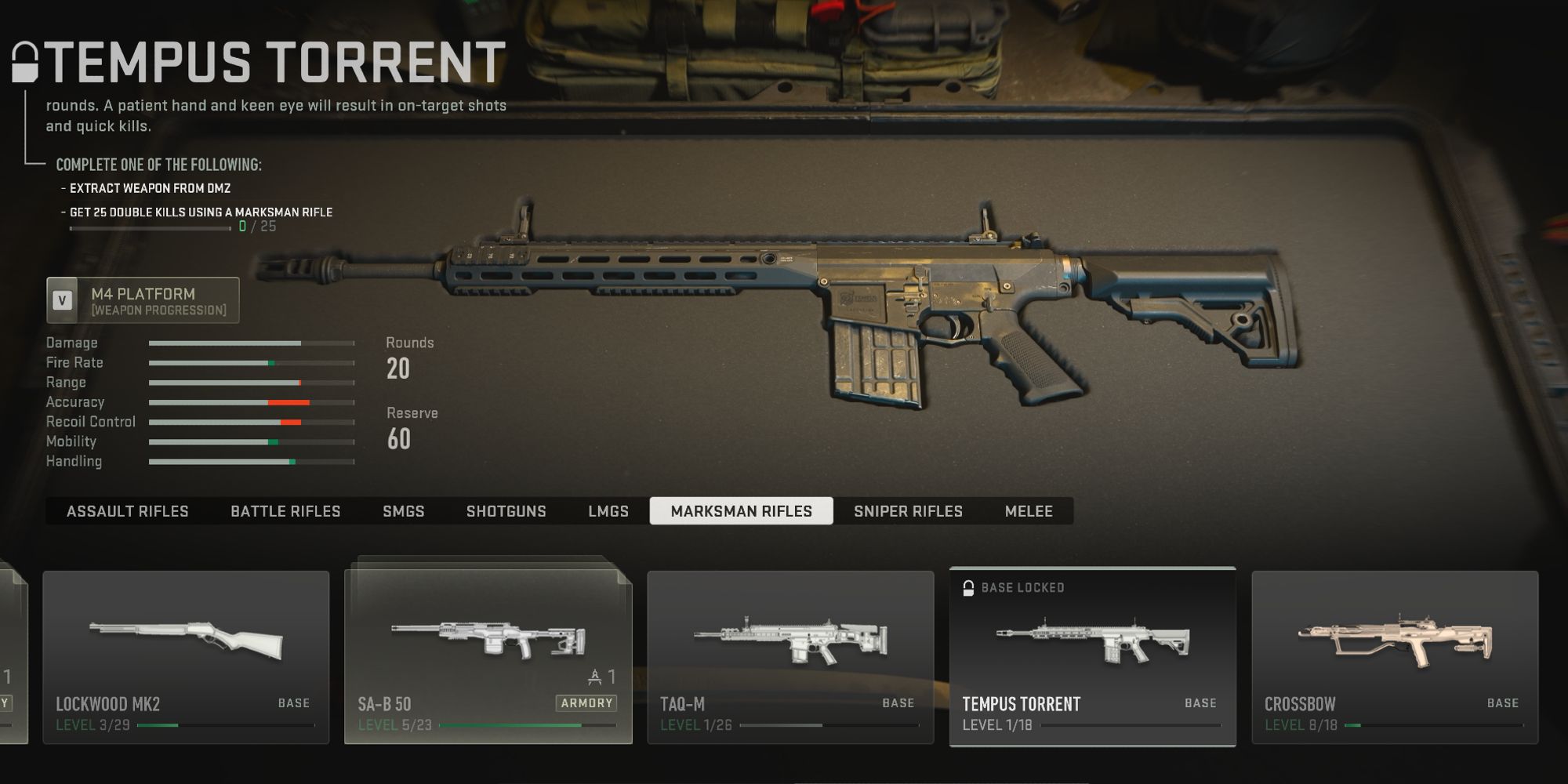Click the large Tempus Torrent weapon preview image

tap(784, 314)
